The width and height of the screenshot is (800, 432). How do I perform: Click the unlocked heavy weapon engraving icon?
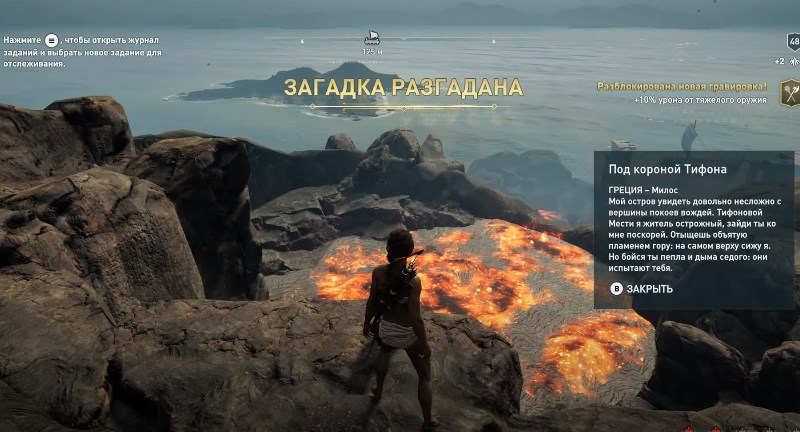[x=789, y=95]
